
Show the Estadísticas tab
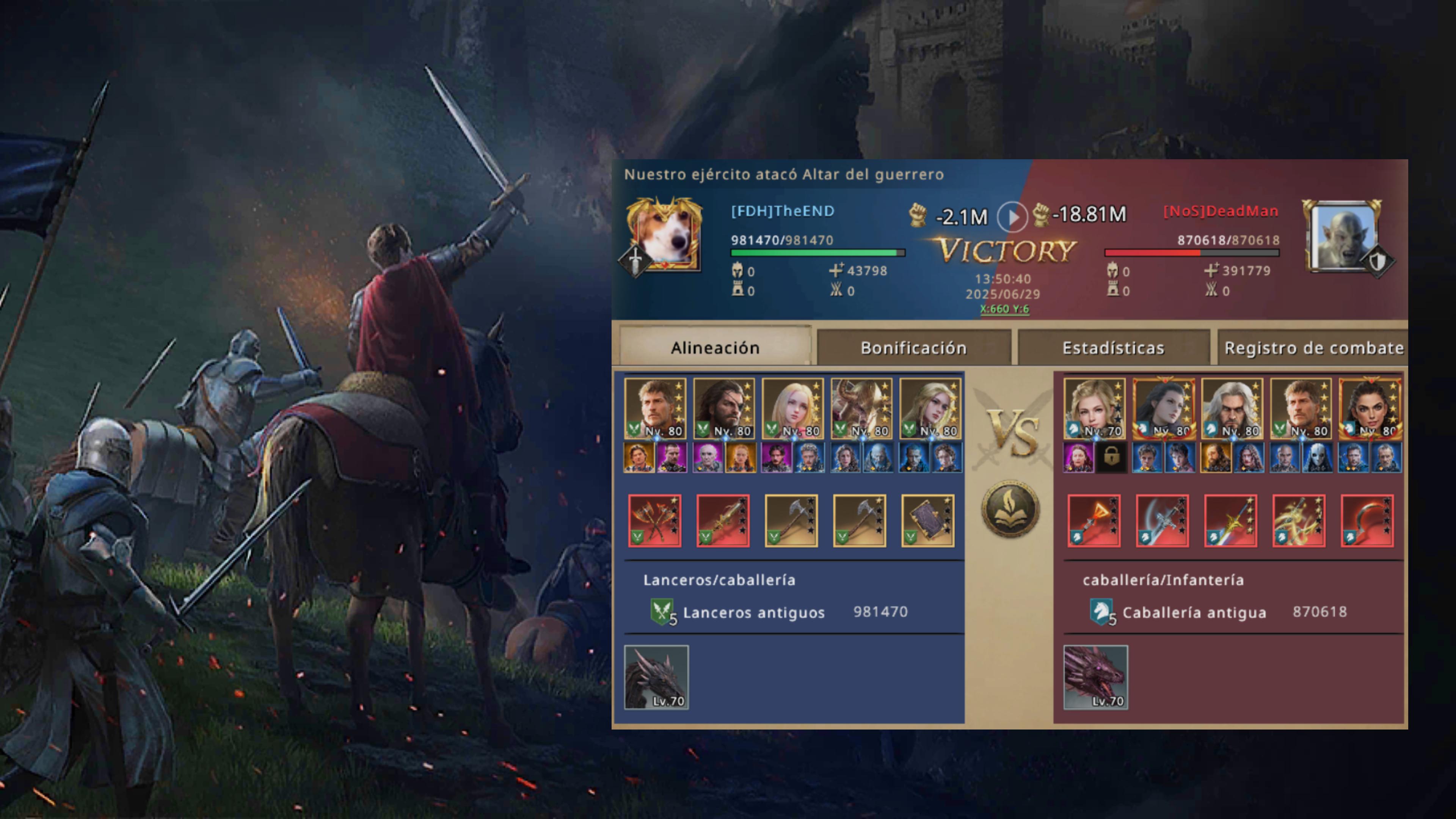point(1113,348)
